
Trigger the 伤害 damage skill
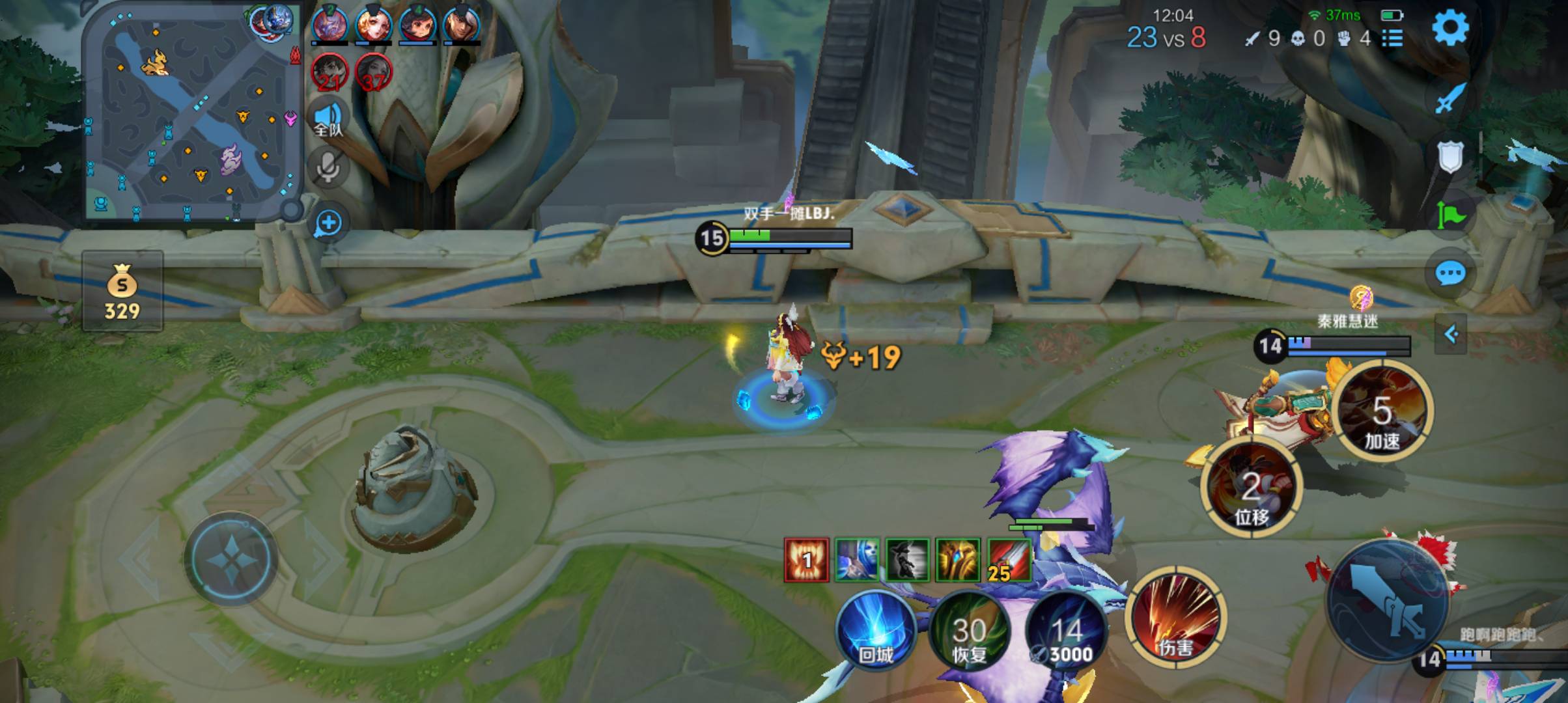1175,617
